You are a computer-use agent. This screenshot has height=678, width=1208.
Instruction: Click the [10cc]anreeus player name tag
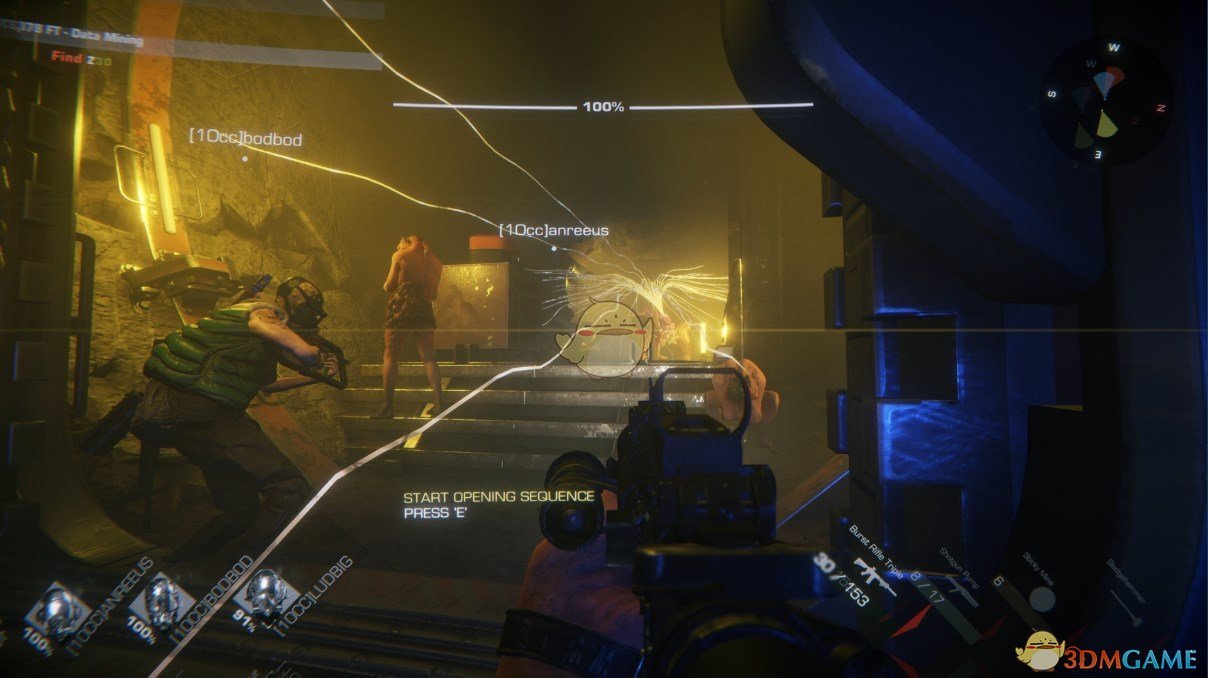click(554, 231)
